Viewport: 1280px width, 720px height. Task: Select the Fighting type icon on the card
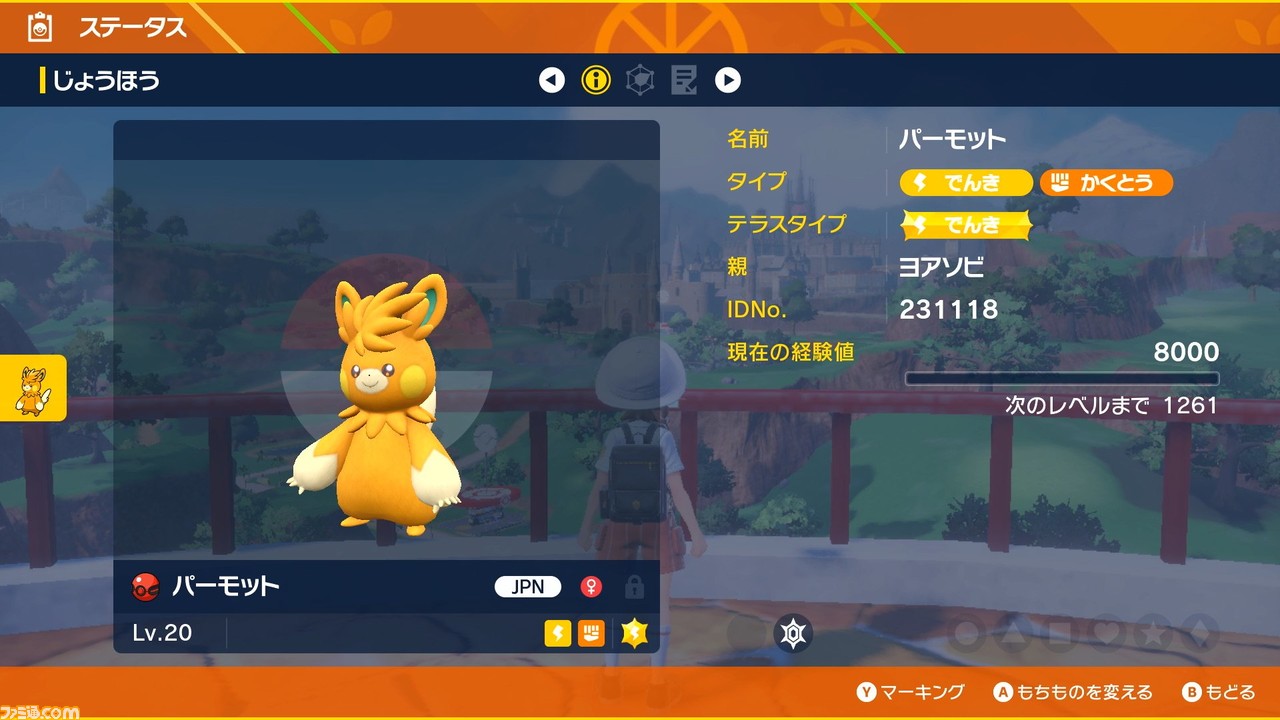(592, 633)
